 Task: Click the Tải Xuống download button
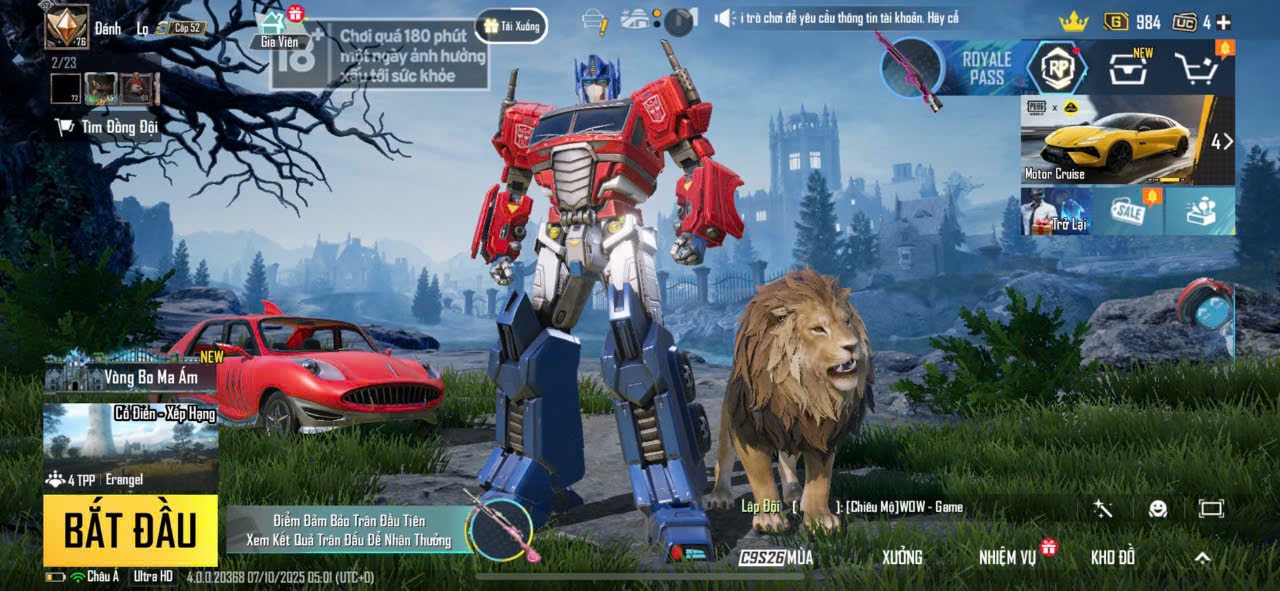point(511,26)
